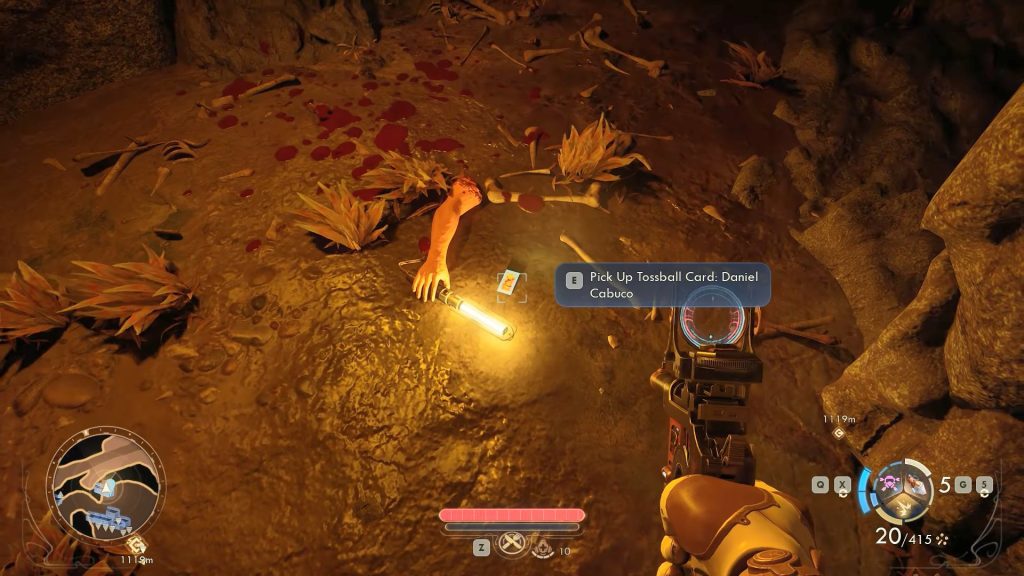Select the inhaler charge icon

542,548
